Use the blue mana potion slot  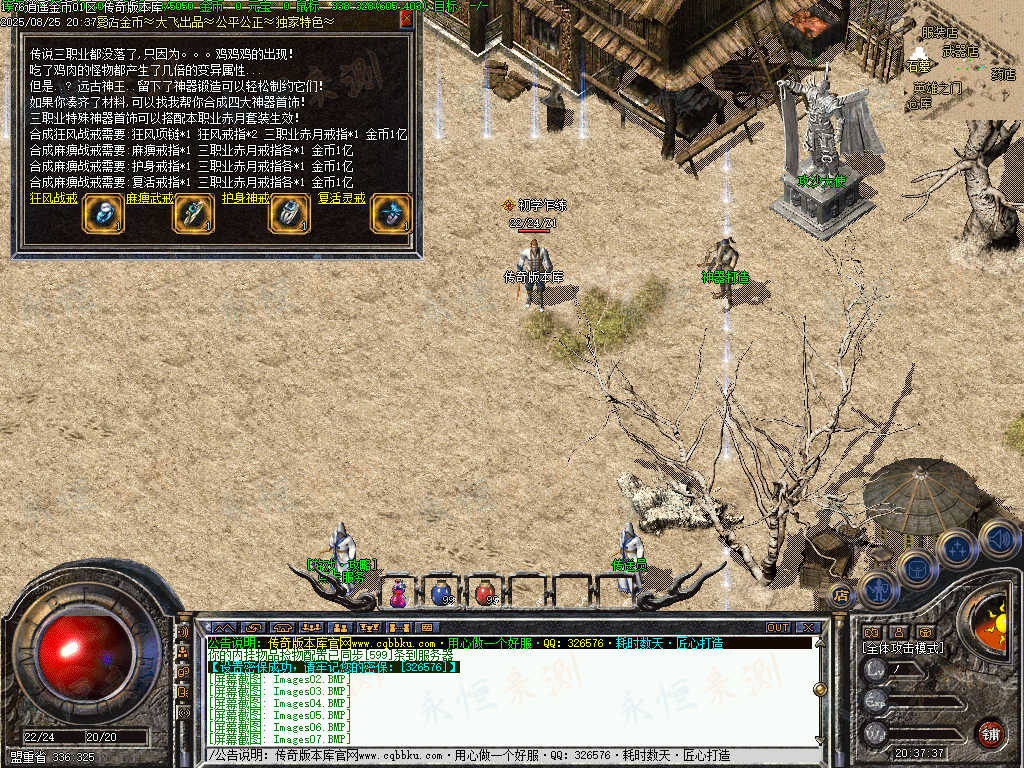click(440, 593)
